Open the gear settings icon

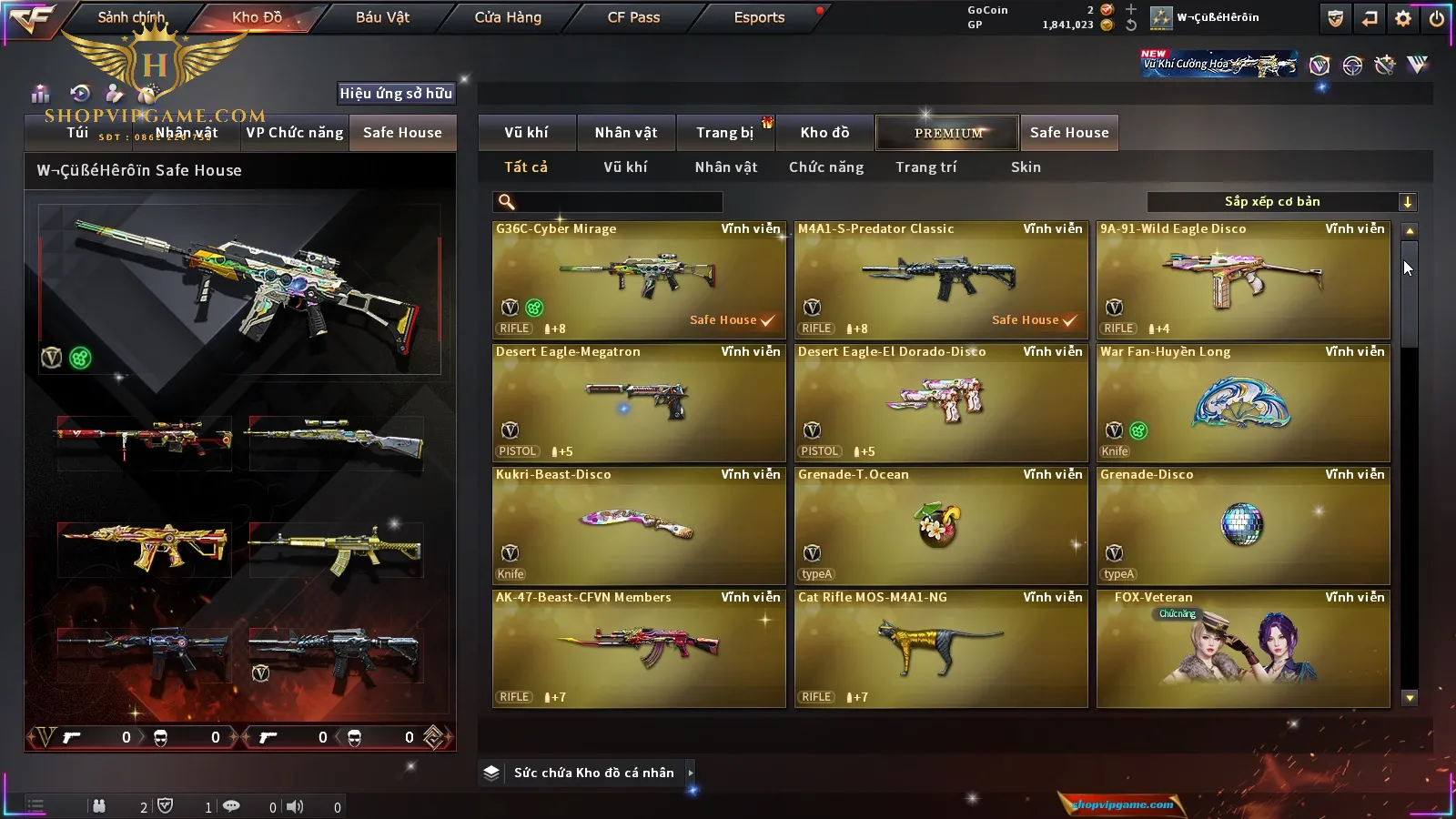click(x=1403, y=18)
